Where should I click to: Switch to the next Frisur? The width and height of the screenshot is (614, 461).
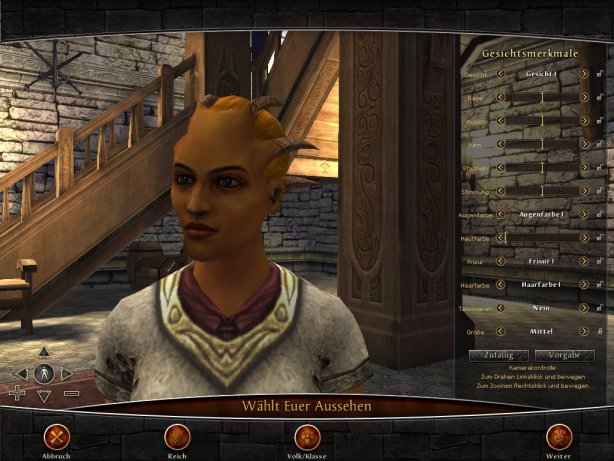tap(585, 261)
